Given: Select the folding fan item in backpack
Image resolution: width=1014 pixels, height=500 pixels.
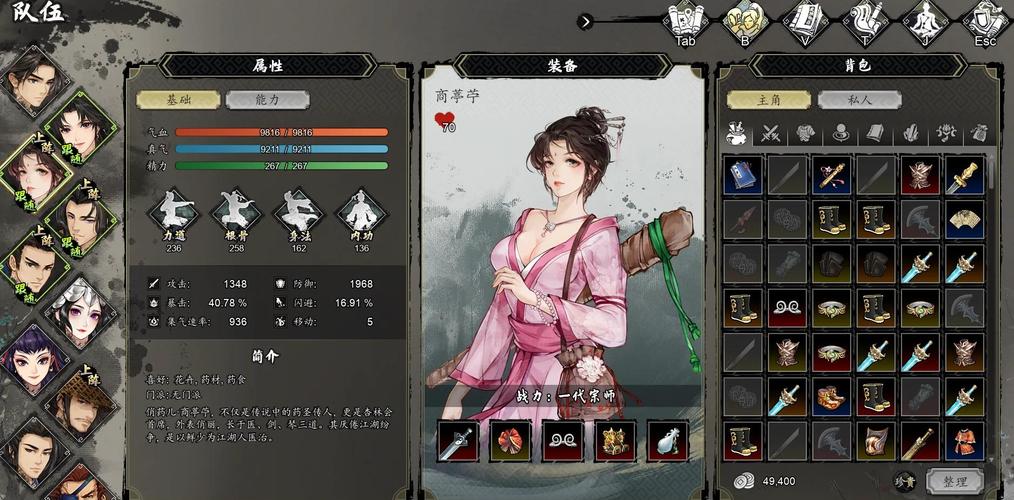Looking at the screenshot, I should [963, 220].
